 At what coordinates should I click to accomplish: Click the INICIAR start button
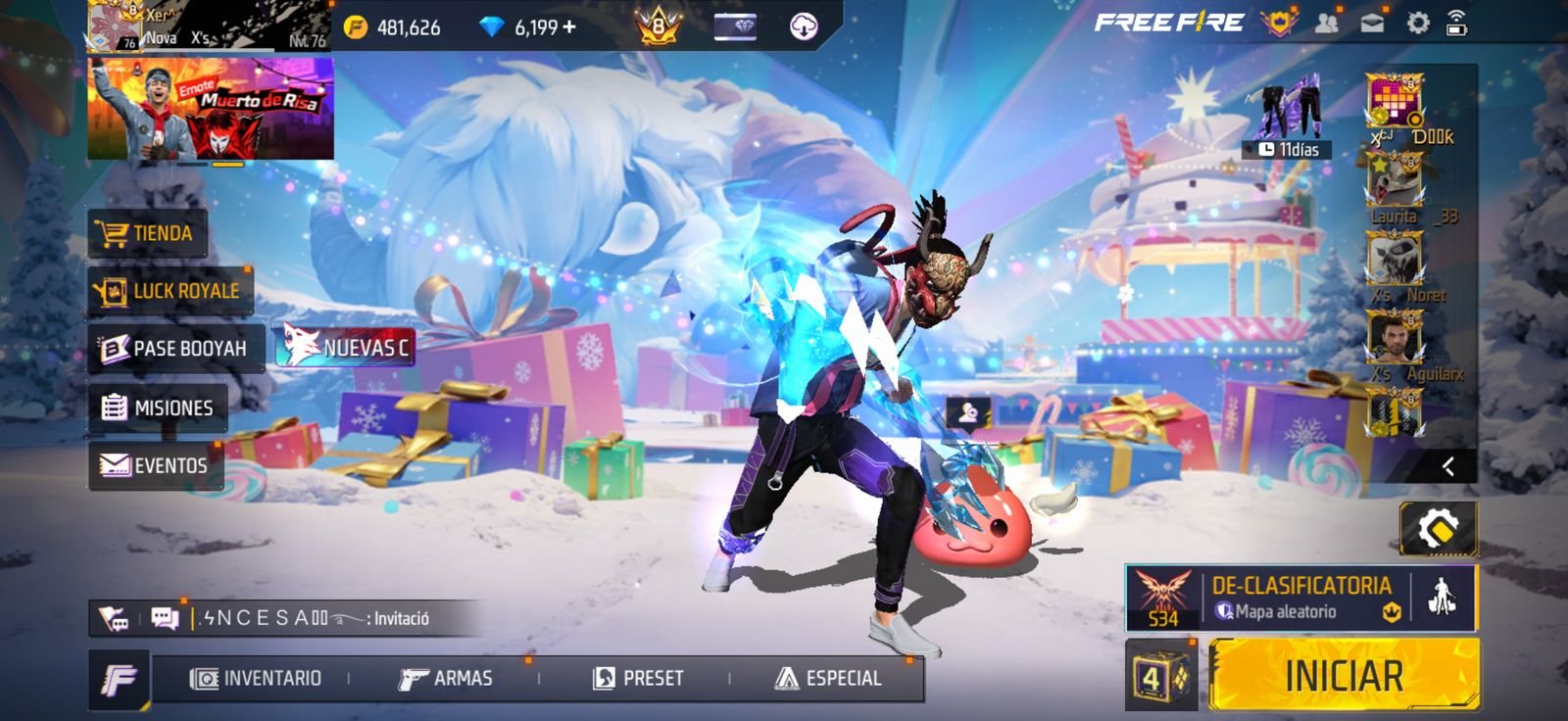(1344, 675)
